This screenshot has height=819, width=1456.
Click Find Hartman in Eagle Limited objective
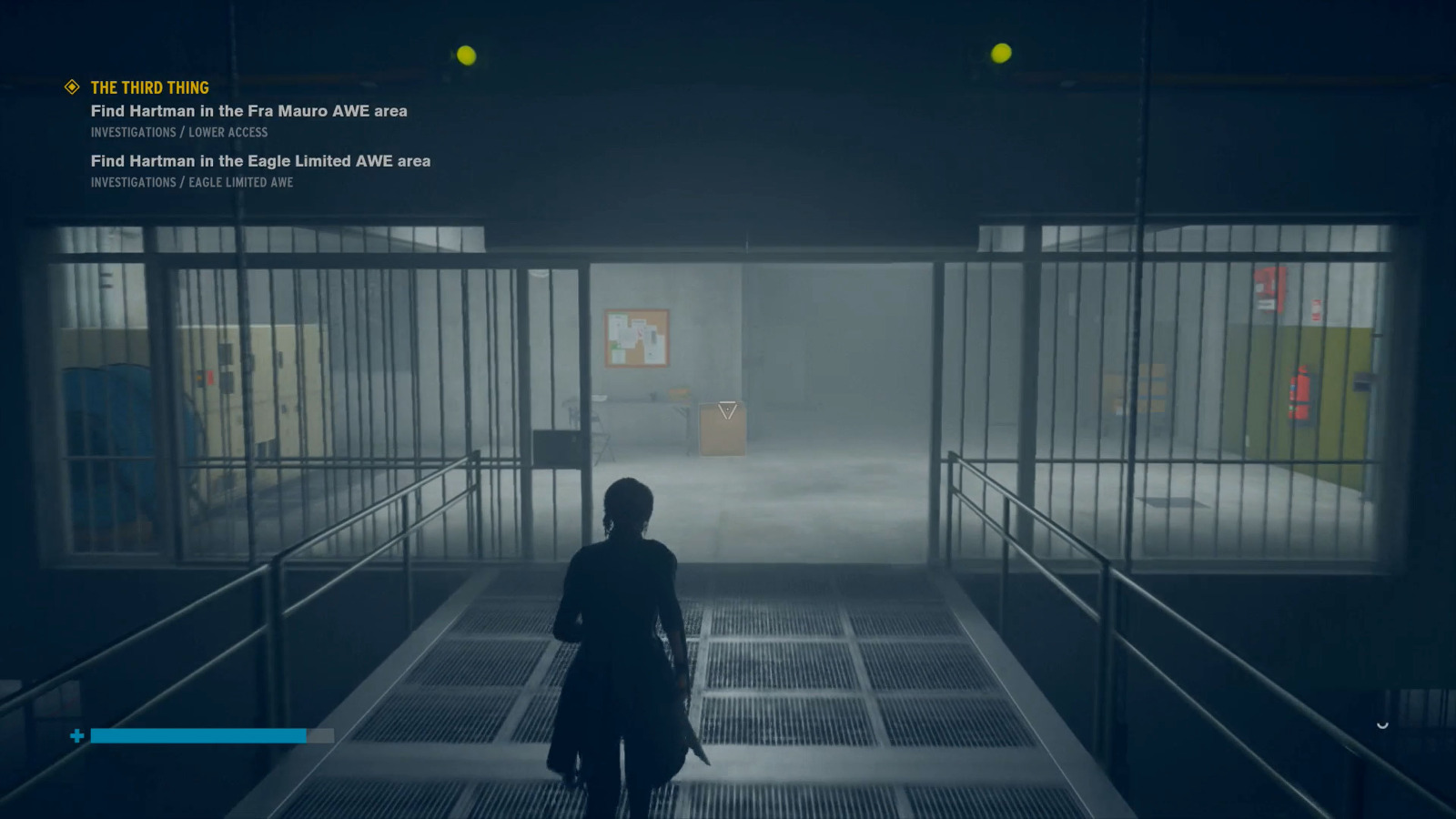tap(258, 161)
